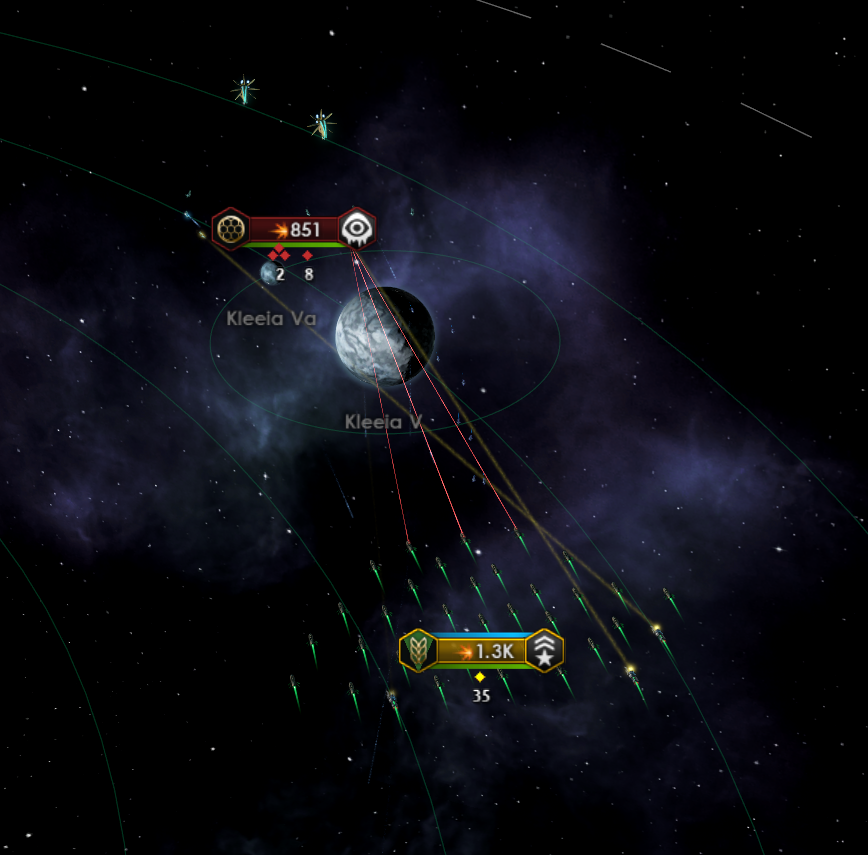Image resolution: width=868 pixels, height=855 pixels.
Task: Select the Kleeia V planet label
Action: [x=383, y=422]
